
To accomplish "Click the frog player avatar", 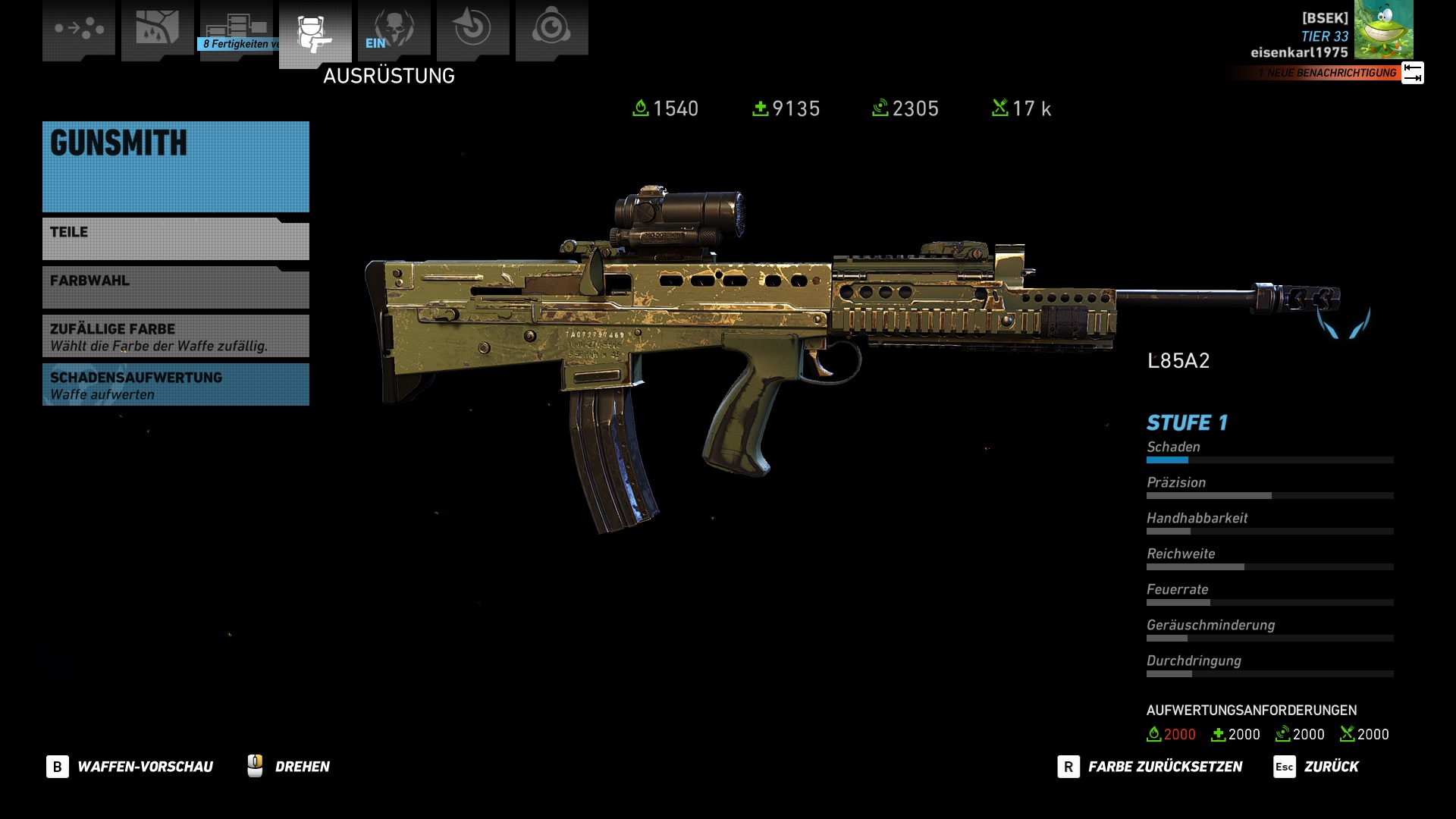I will click(1383, 30).
